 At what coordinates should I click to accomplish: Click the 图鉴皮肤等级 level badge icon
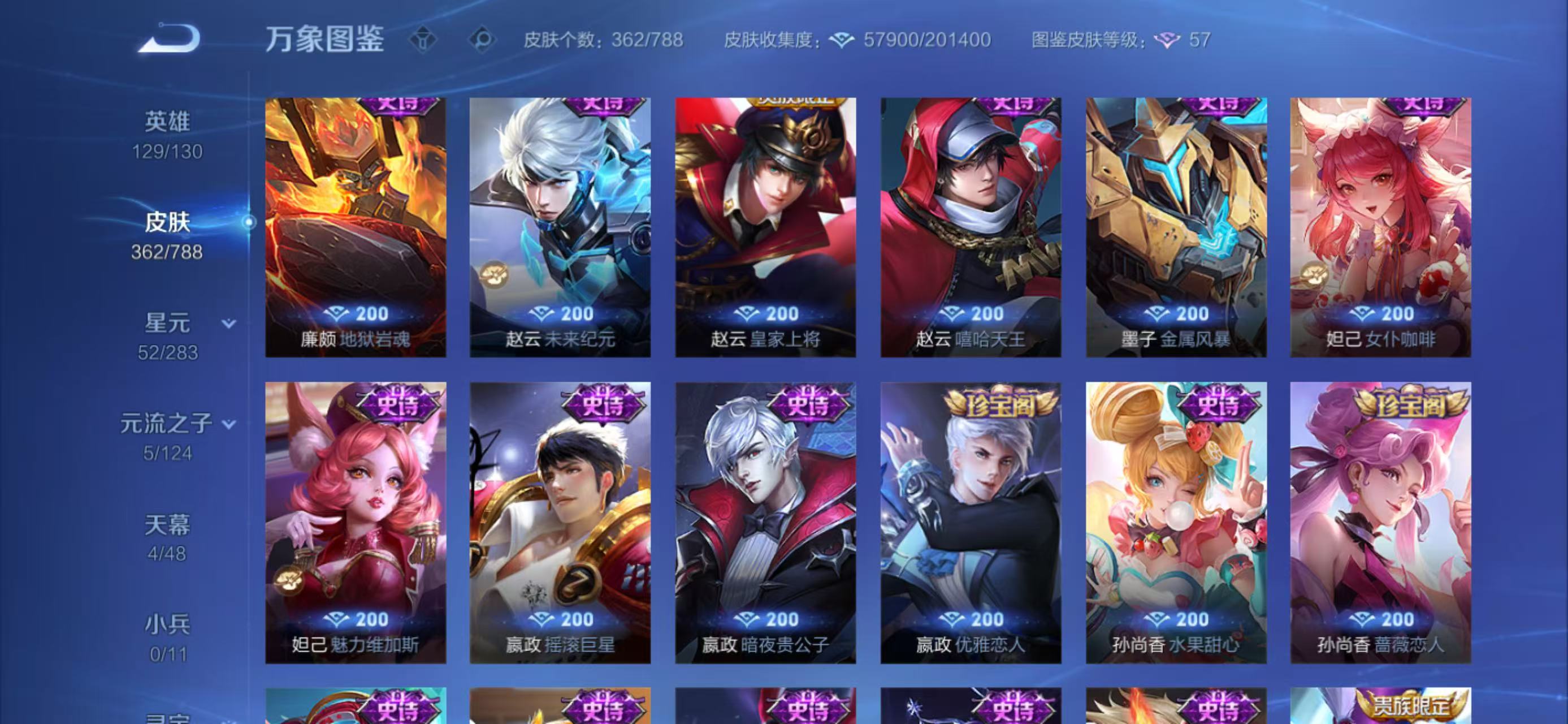point(1166,39)
